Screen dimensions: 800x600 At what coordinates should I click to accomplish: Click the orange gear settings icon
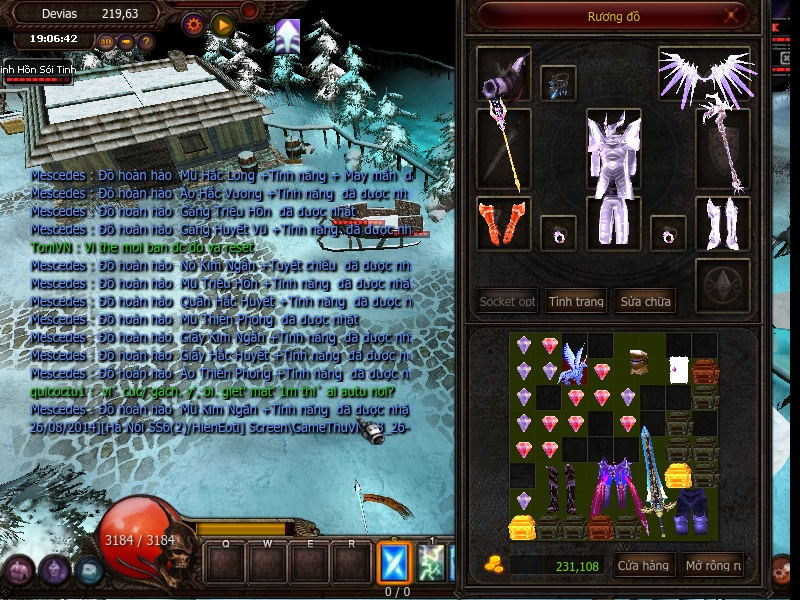[193, 25]
